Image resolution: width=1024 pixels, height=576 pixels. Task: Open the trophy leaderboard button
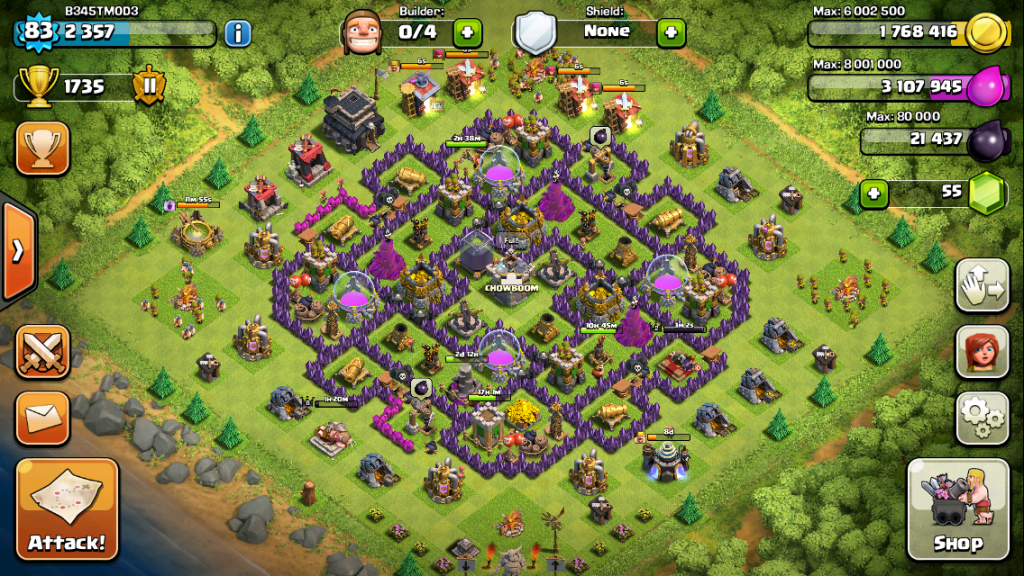42,149
